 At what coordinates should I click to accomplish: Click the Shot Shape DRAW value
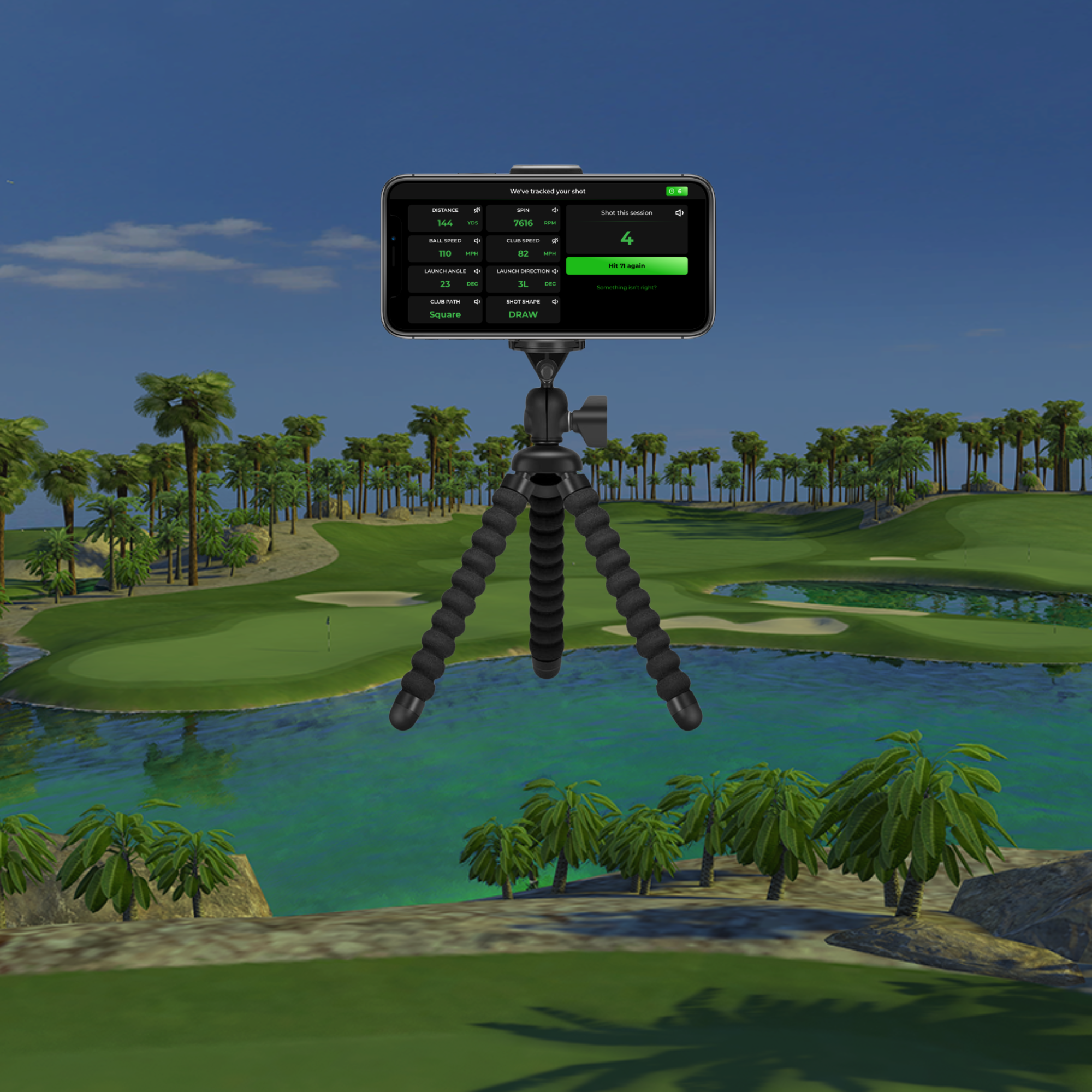[524, 315]
